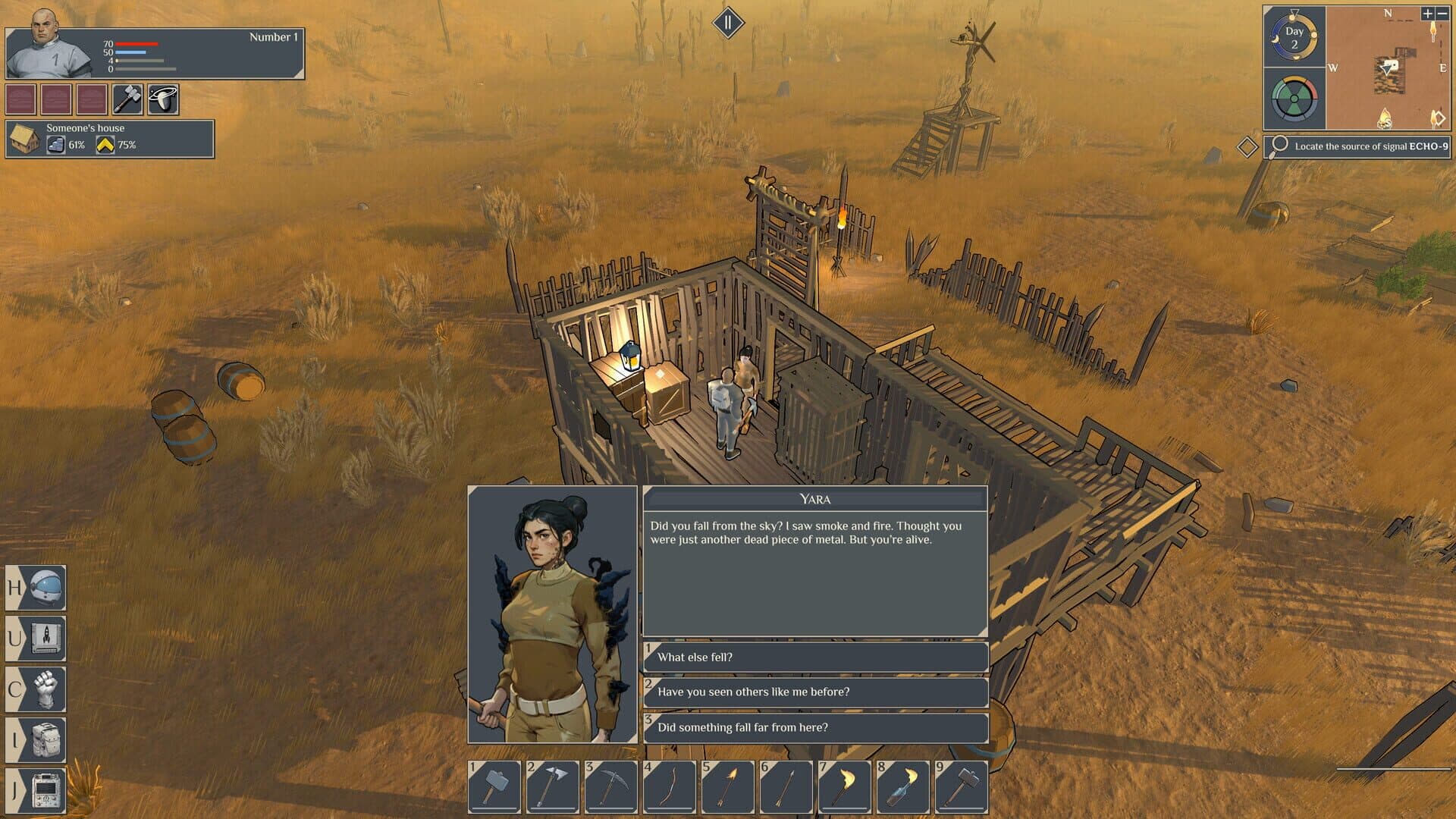Open the ECHO-9 signal objective tracker

click(x=1357, y=146)
